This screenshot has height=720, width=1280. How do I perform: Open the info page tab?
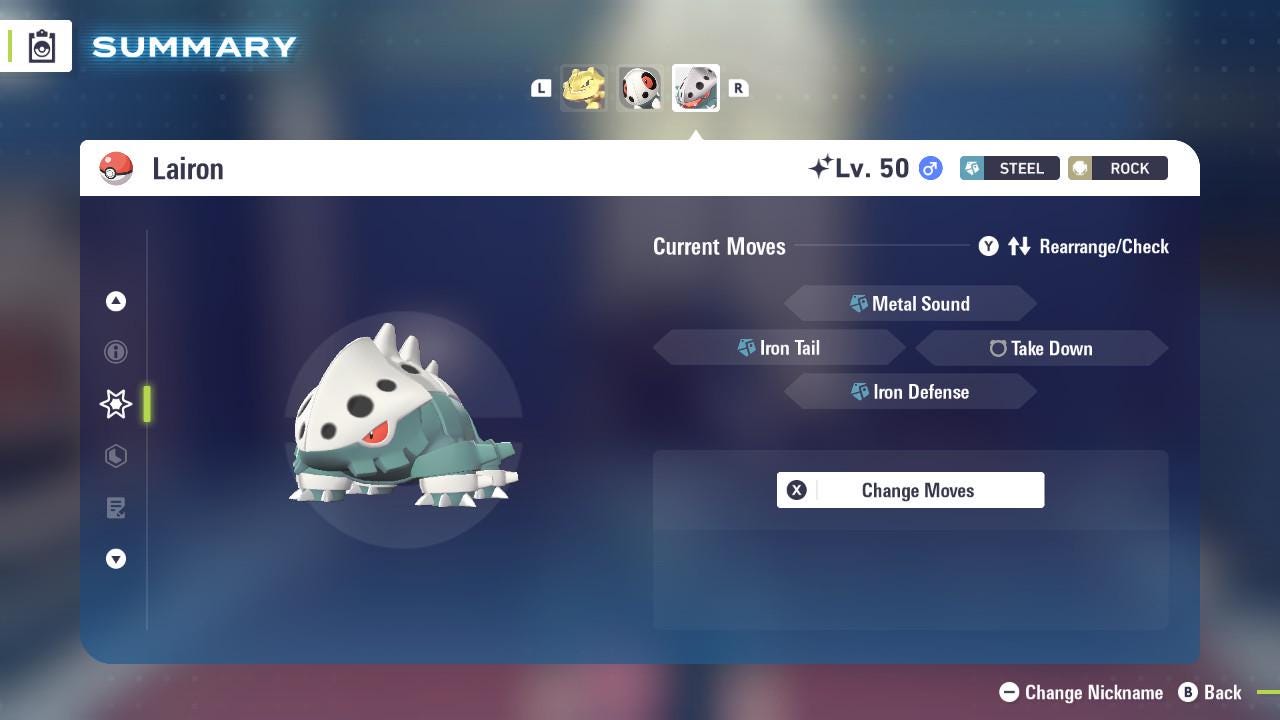pos(116,352)
